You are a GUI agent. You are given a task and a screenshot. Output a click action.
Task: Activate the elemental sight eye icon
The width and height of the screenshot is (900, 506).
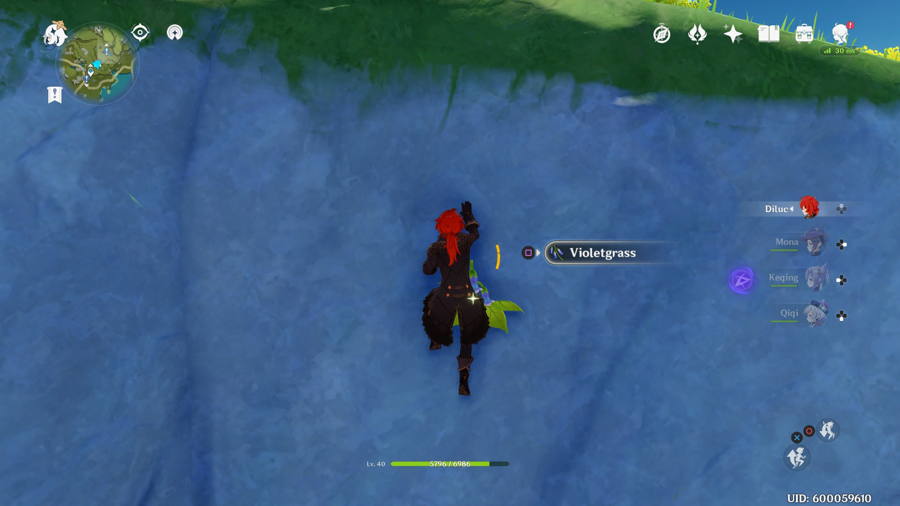pos(140,32)
